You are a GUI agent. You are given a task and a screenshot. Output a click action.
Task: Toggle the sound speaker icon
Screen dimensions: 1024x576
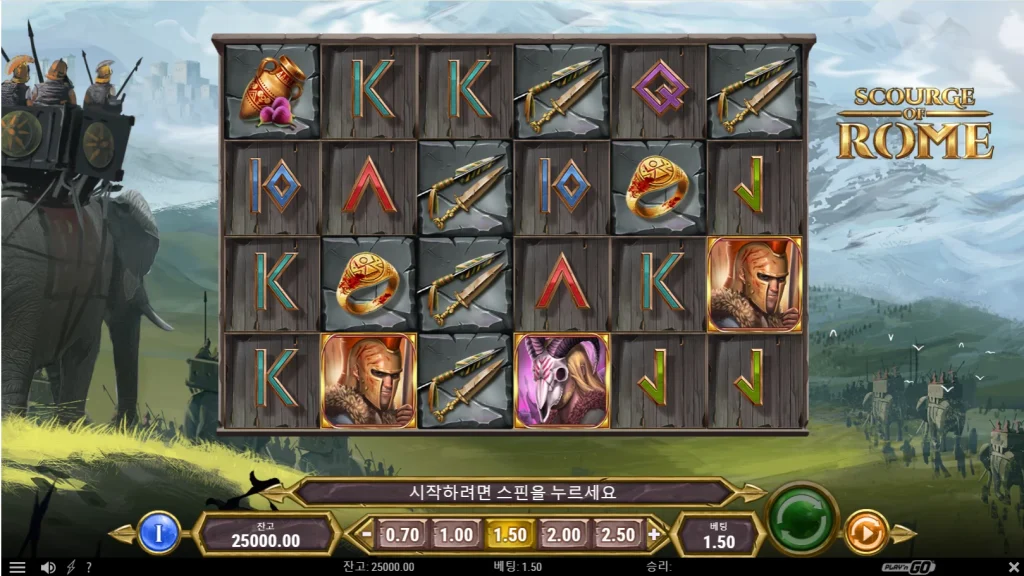click(x=47, y=567)
